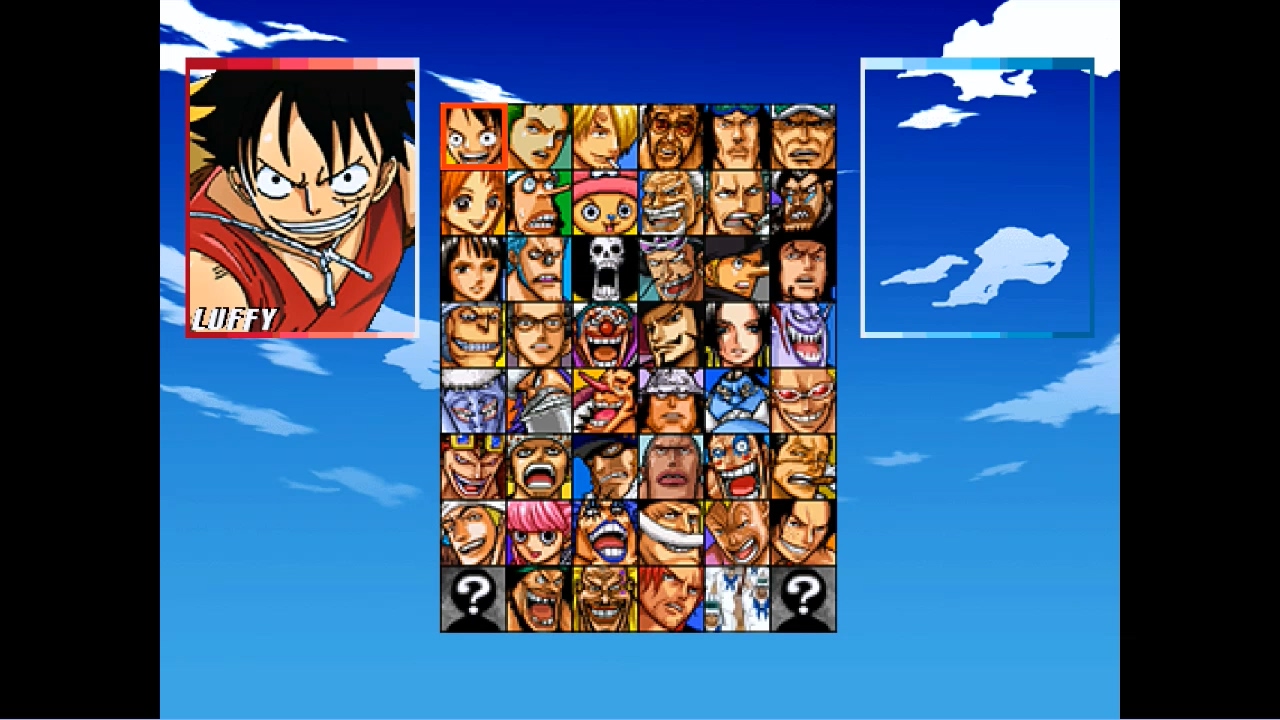Pick the bottom-left question mark random slot
Image resolution: width=1280 pixels, height=720 pixels.
pyautogui.click(x=473, y=598)
